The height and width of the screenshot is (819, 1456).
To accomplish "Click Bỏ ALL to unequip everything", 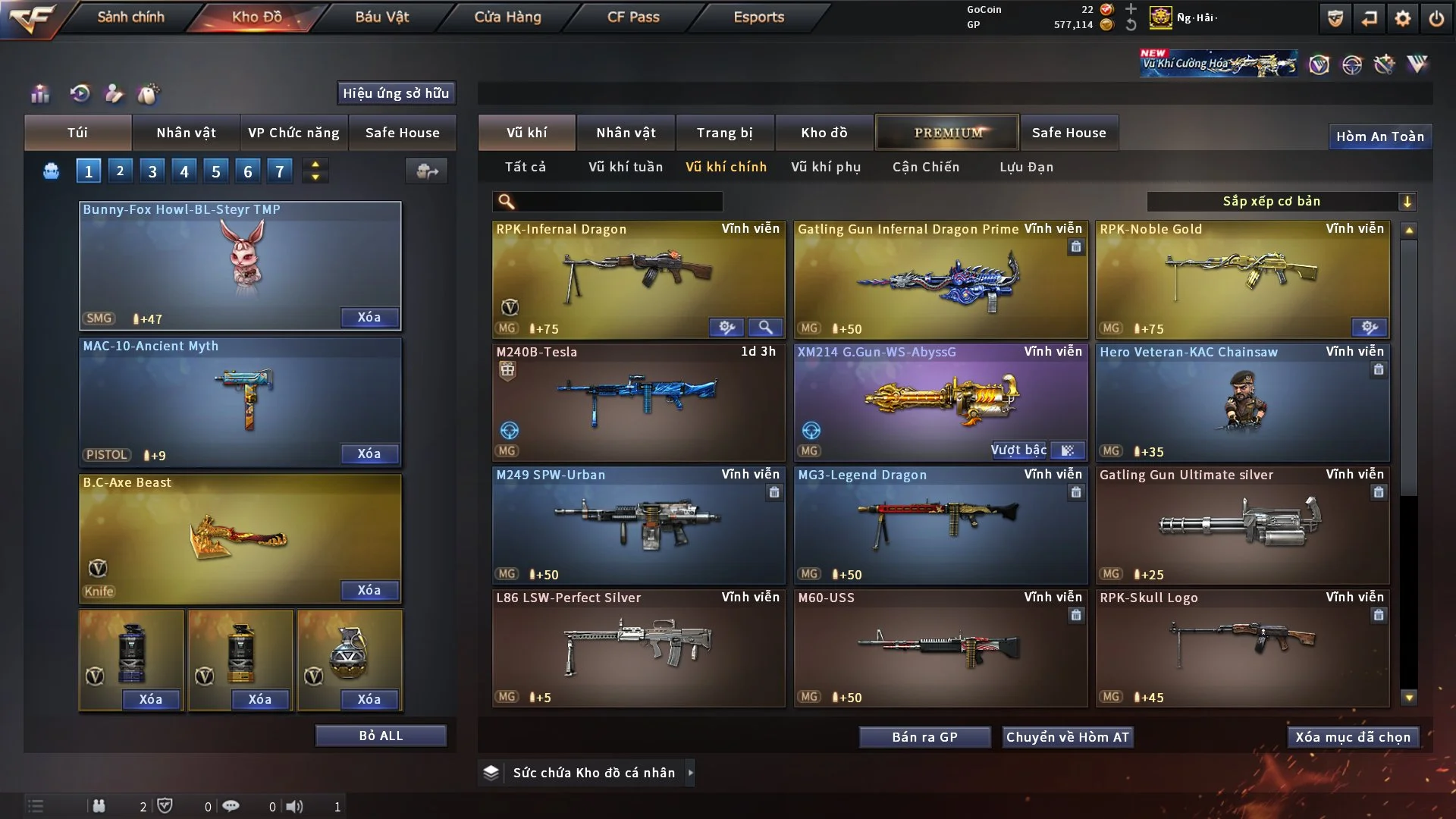I will [x=381, y=736].
